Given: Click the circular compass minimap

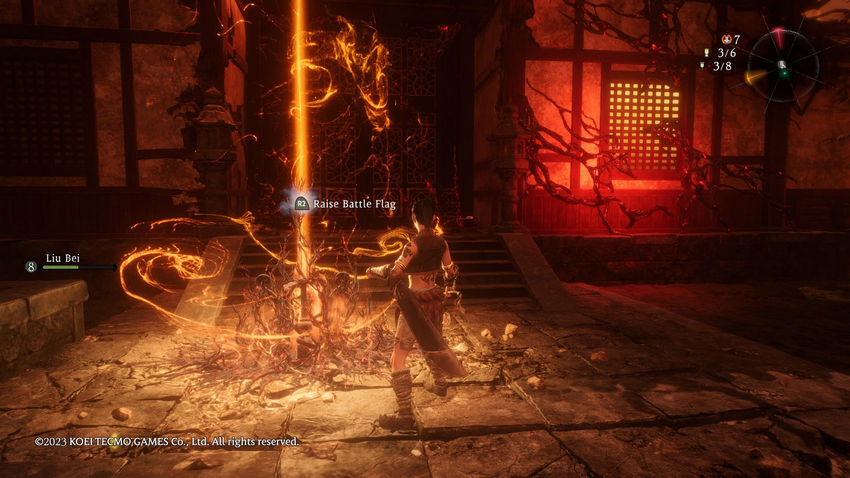Looking at the screenshot, I should click(x=783, y=66).
